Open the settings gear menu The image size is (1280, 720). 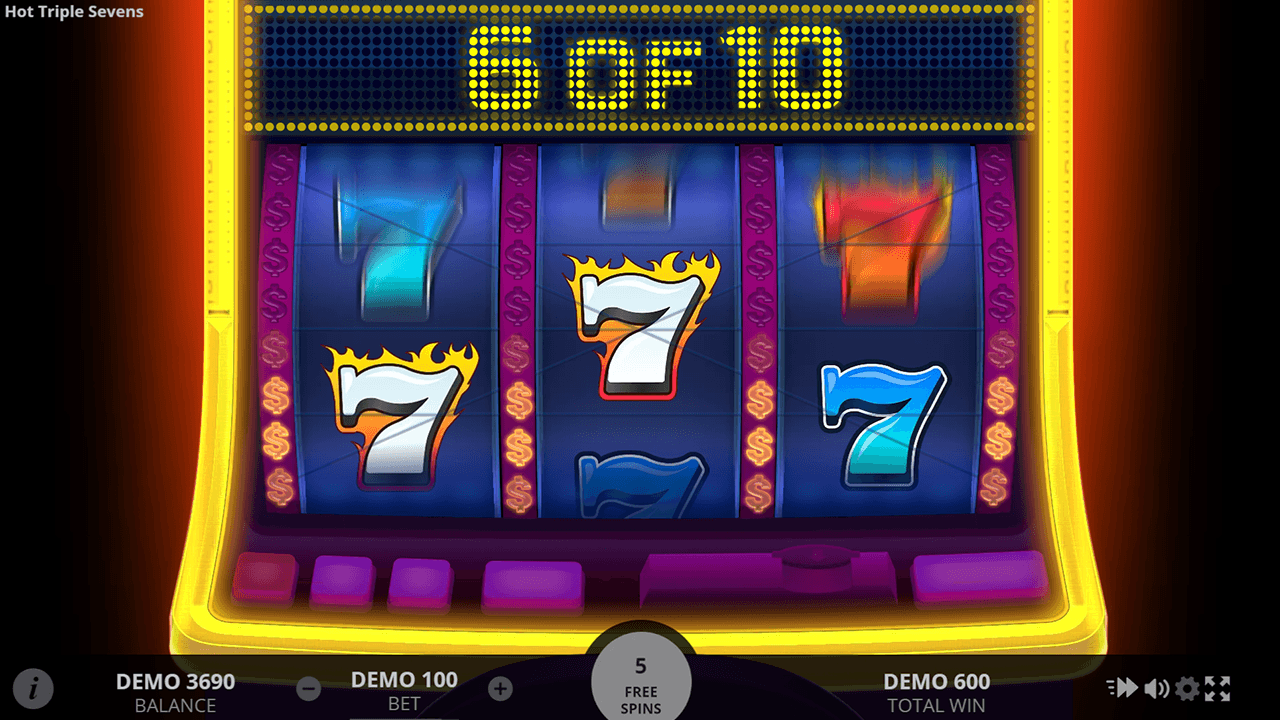click(x=1188, y=688)
